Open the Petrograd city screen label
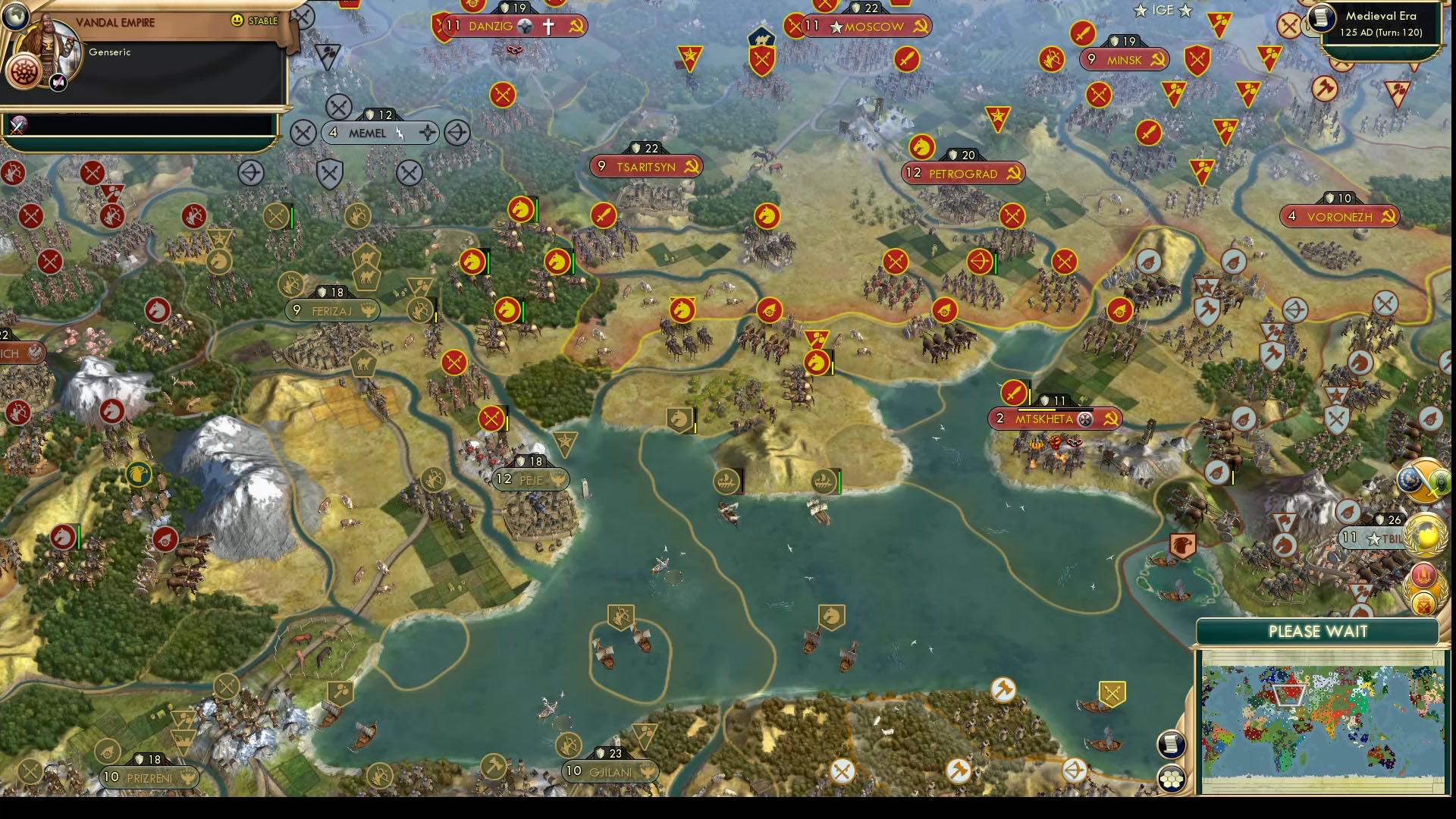Image resolution: width=1456 pixels, height=819 pixels. click(963, 173)
